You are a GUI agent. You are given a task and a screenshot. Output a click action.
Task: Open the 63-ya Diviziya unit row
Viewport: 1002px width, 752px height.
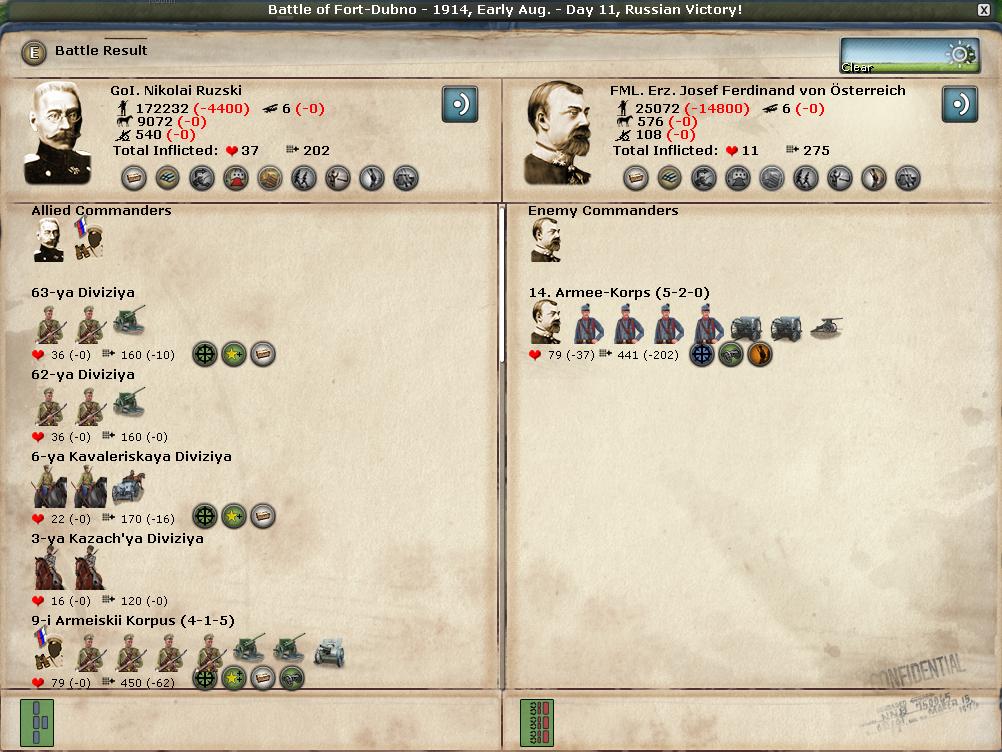tap(83, 293)
